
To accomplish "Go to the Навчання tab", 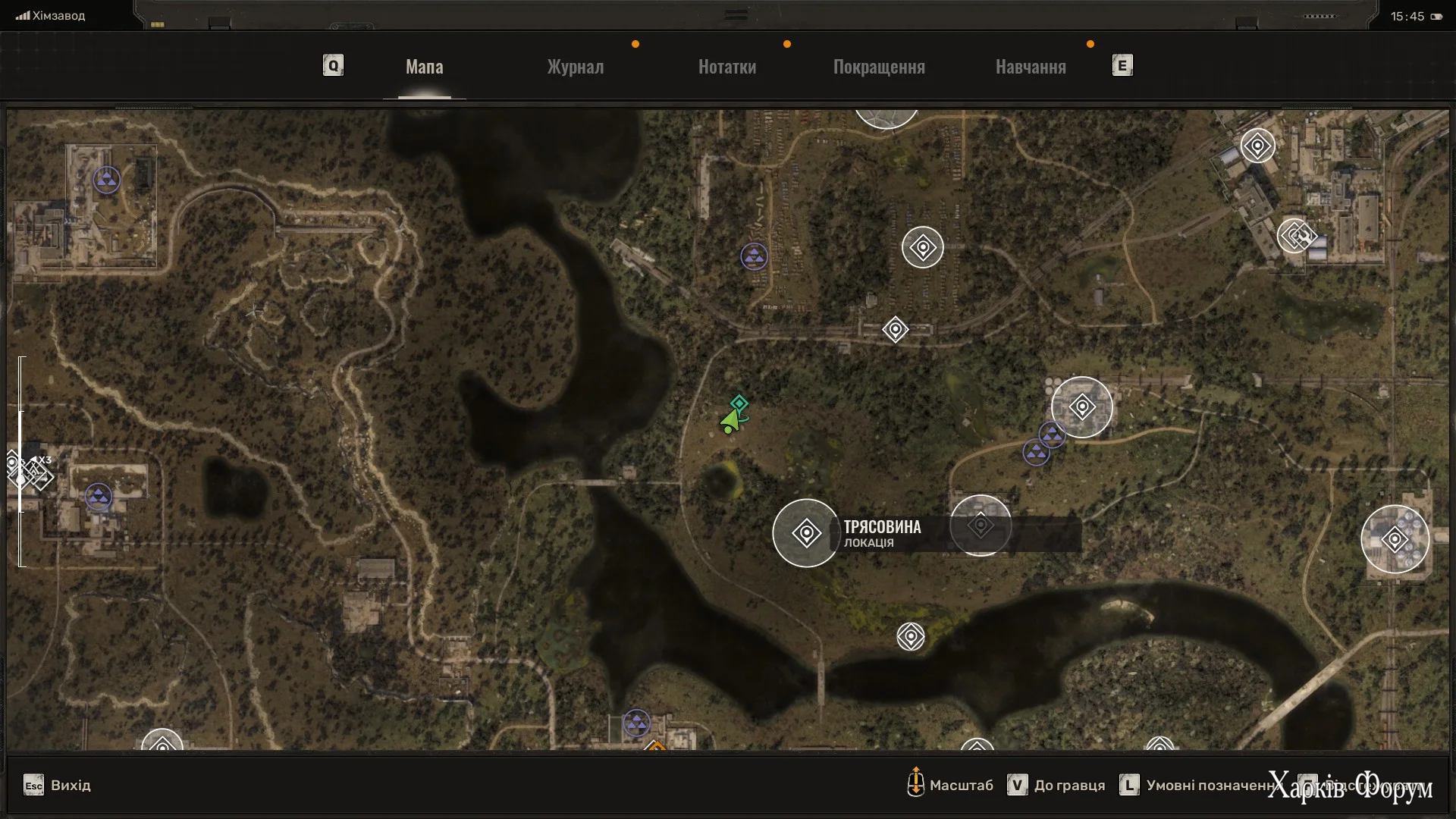I will (x=1031, y=67).
